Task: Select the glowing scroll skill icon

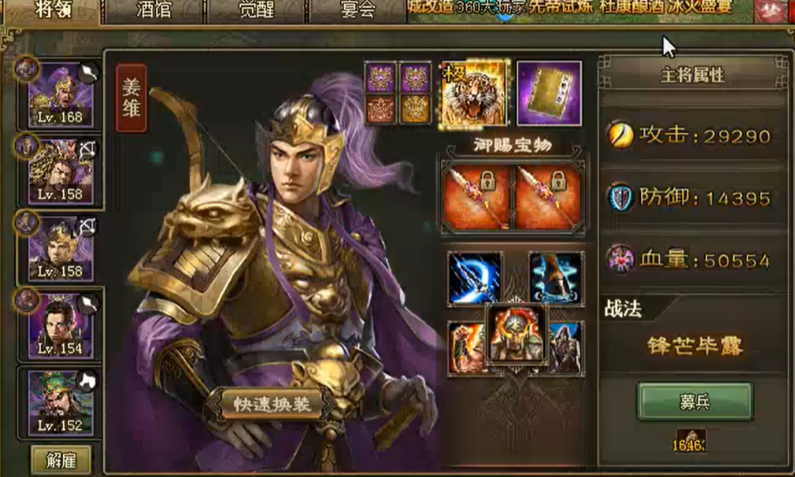Action: pos(555,278)
